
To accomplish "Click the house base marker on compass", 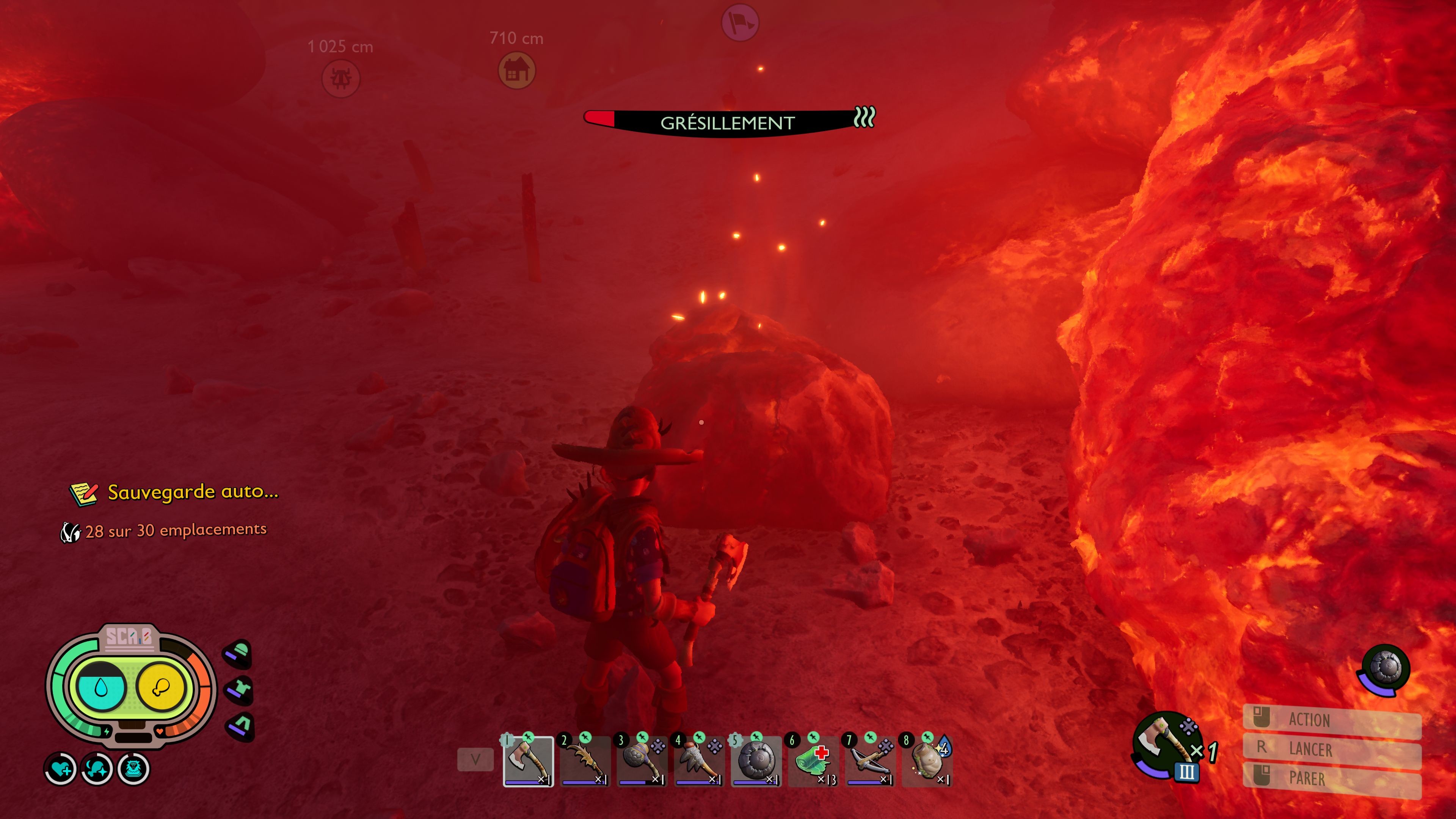I will (x=516, y=71).
